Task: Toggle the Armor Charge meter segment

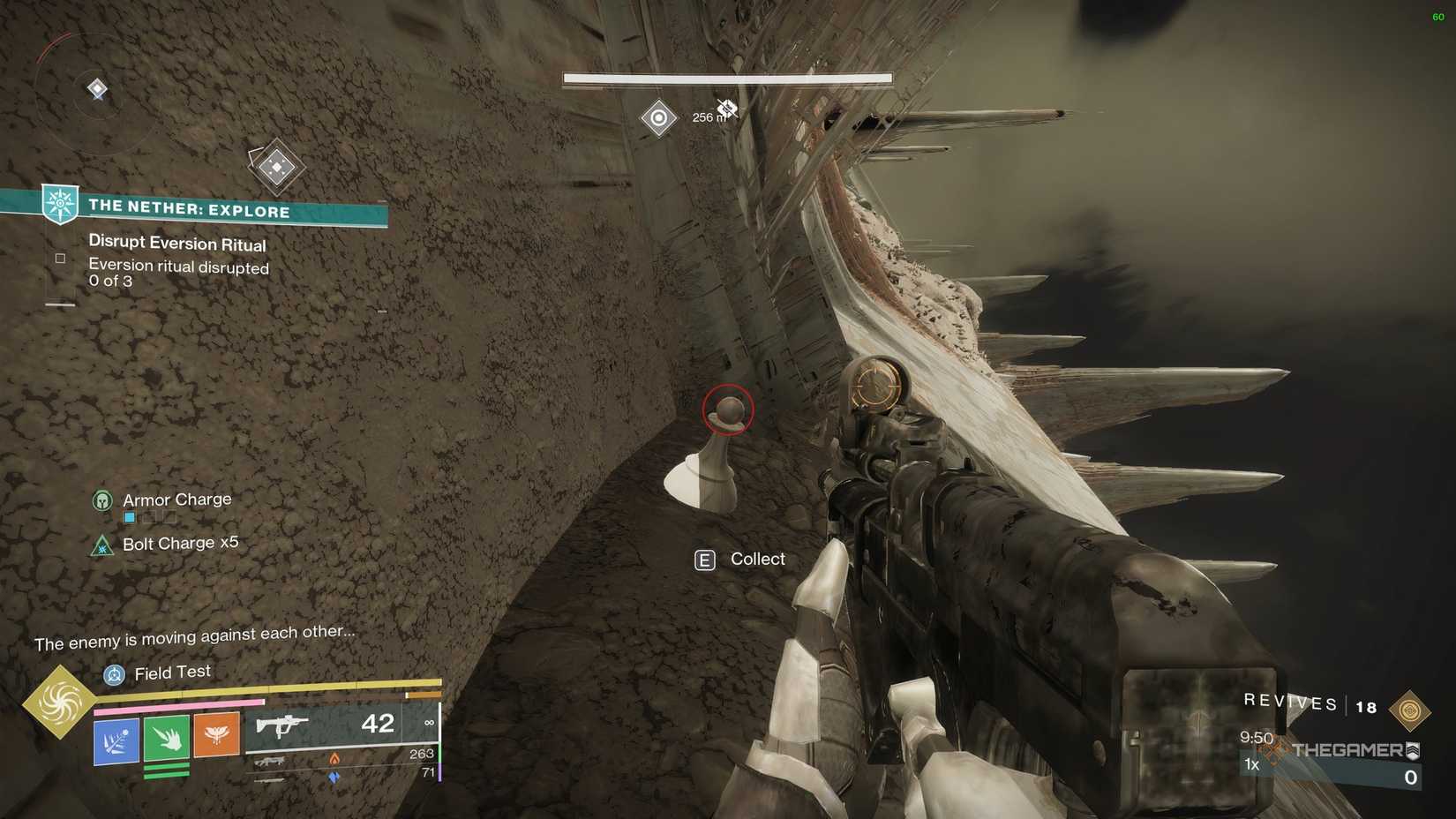Action: (x=129, y=517)
